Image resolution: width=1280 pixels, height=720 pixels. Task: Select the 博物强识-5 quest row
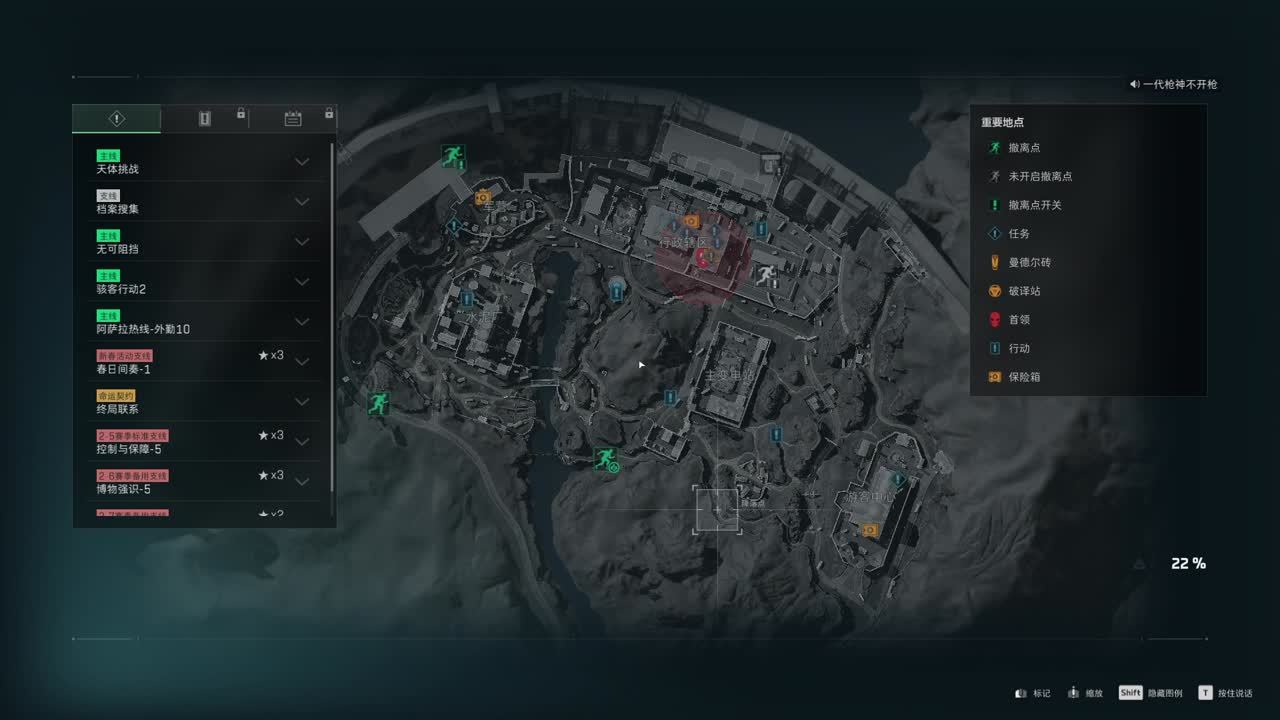pyautogui.click(x=200, y=482)
